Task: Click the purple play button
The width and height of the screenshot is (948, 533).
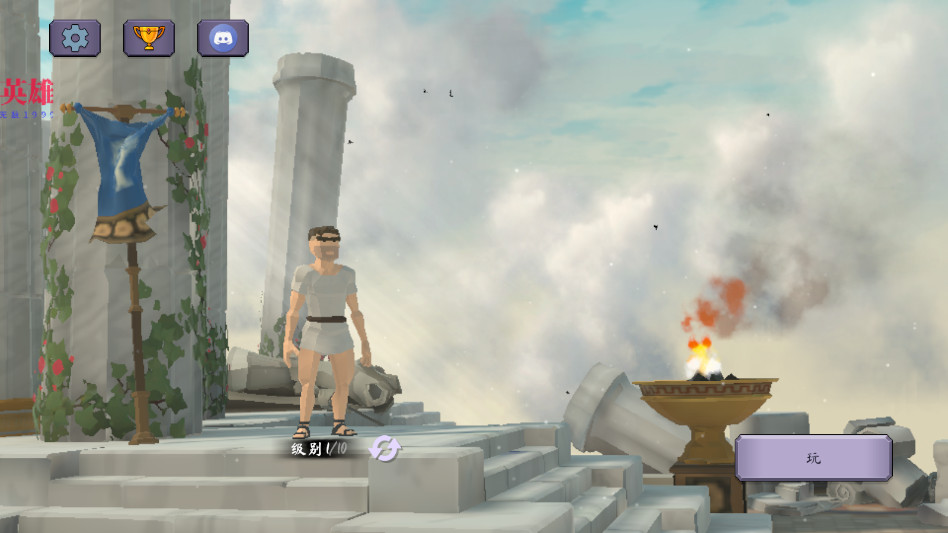Action: [x=813, y=458]
